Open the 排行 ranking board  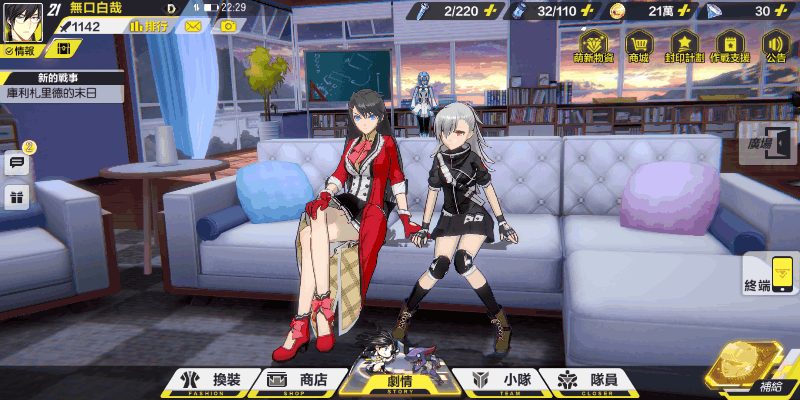(147, 26)
